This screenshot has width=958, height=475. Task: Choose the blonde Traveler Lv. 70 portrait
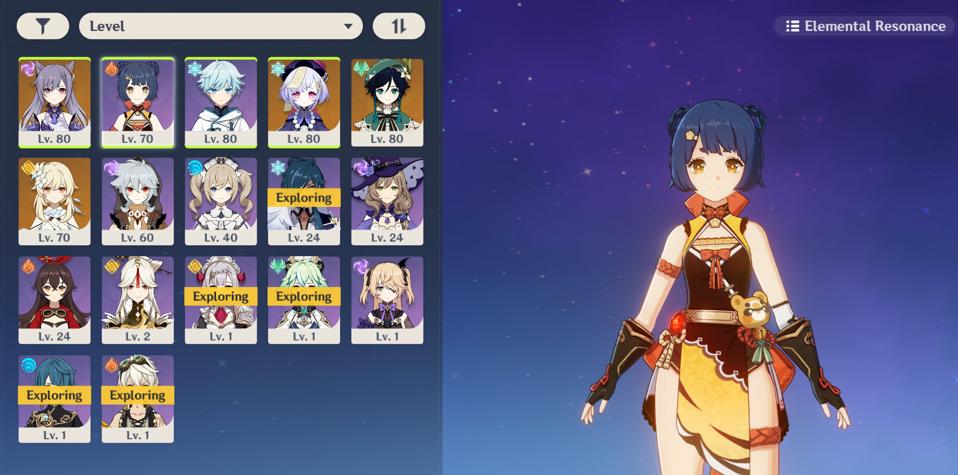[55, 200]
